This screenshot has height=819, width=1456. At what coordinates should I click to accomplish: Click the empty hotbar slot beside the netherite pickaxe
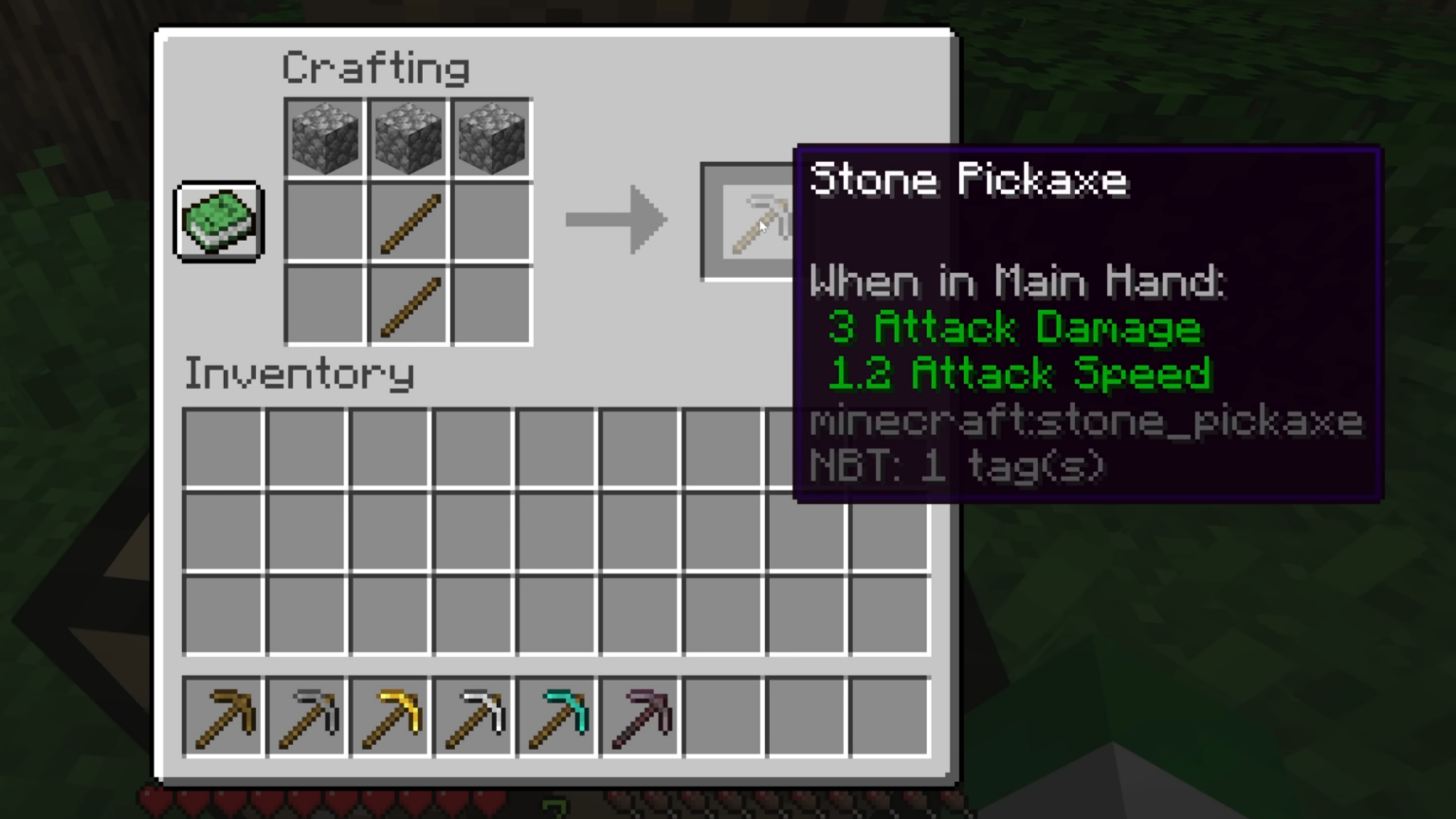coord(722,716)
